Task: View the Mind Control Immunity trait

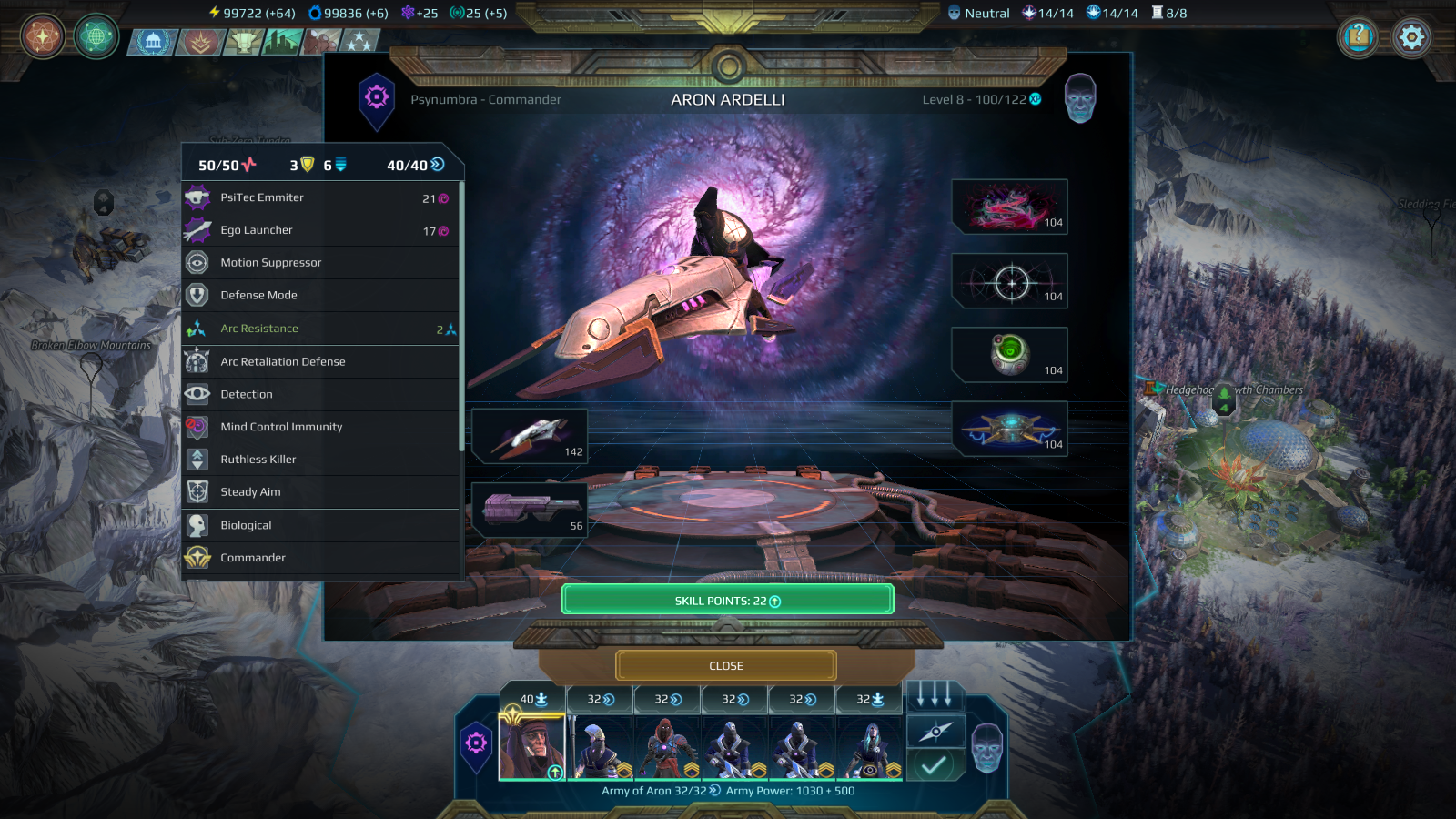Action: (321, 427)
